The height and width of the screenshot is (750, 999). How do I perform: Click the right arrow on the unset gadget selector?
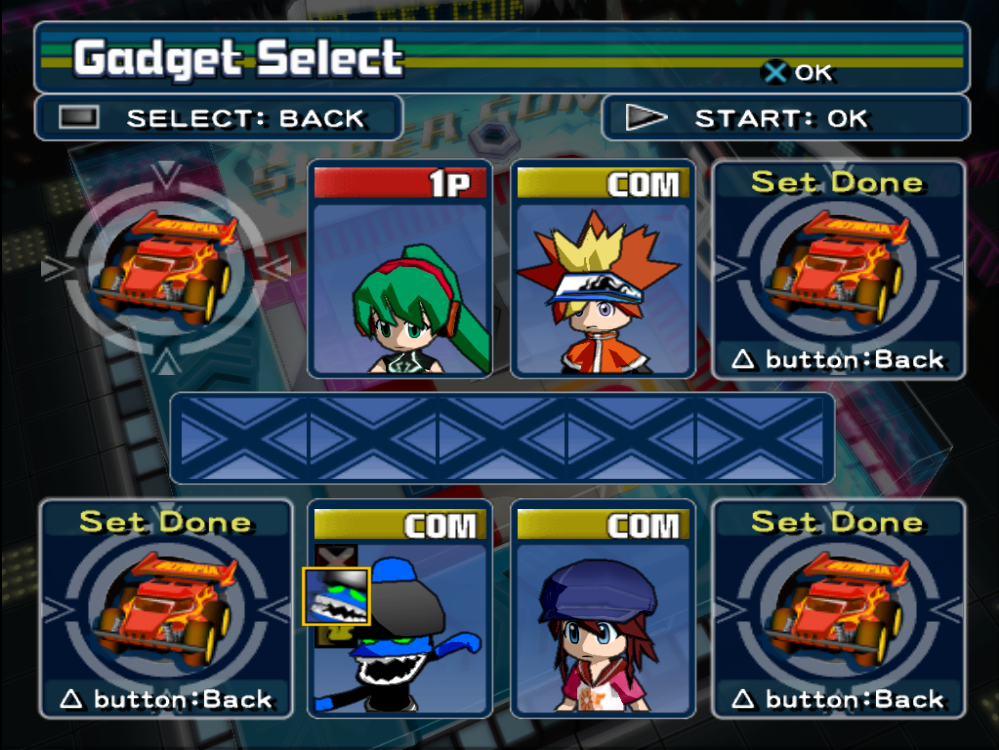(x=279, y=267)
